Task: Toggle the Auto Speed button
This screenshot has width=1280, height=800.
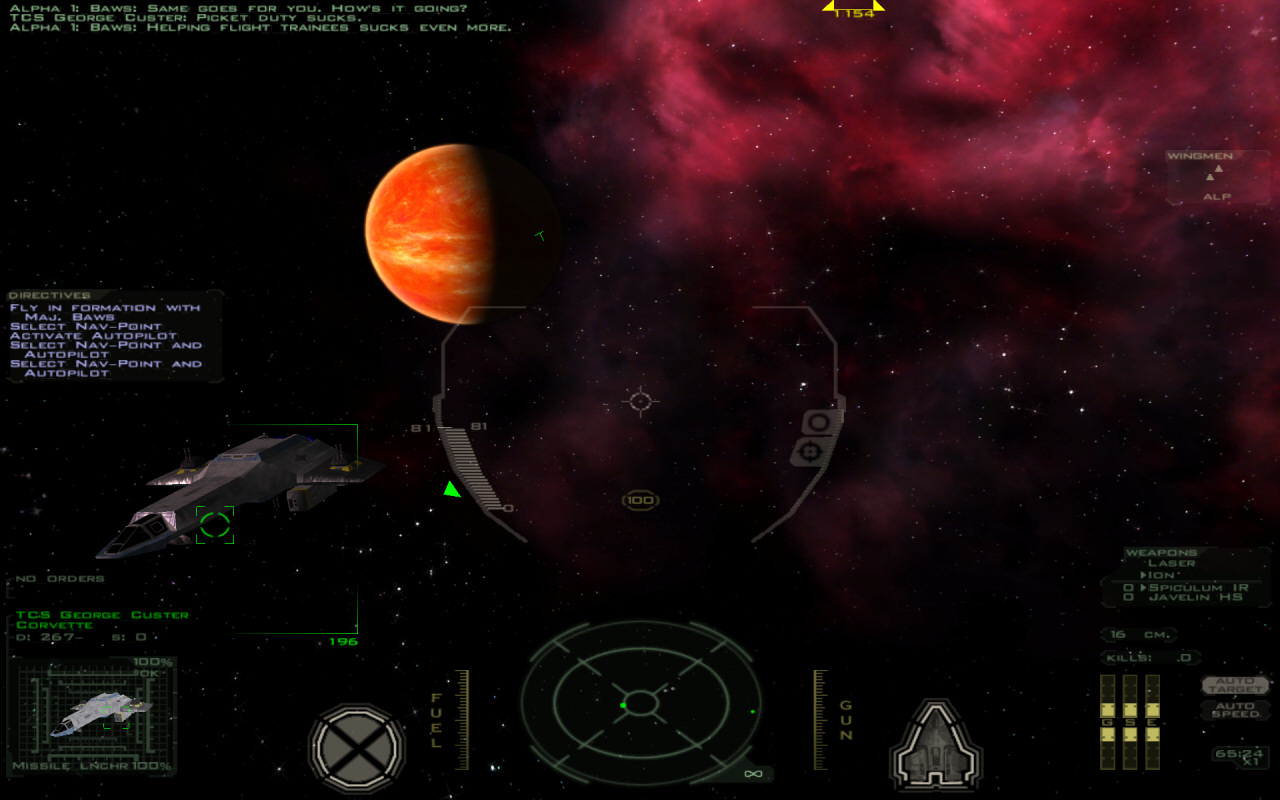Action: click(x=1236, y=709)
